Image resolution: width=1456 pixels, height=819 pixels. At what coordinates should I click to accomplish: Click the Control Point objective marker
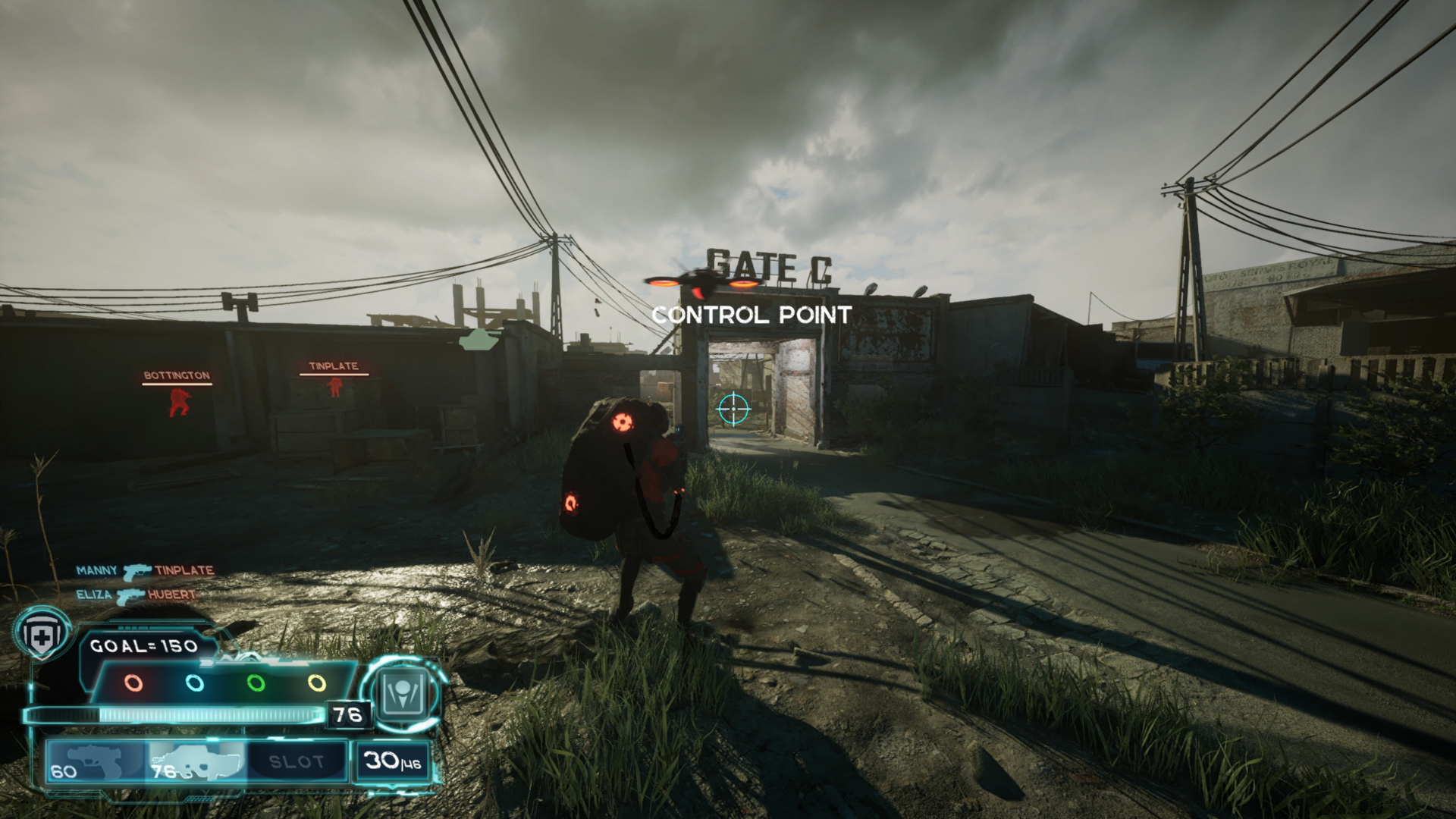point(751,315)
